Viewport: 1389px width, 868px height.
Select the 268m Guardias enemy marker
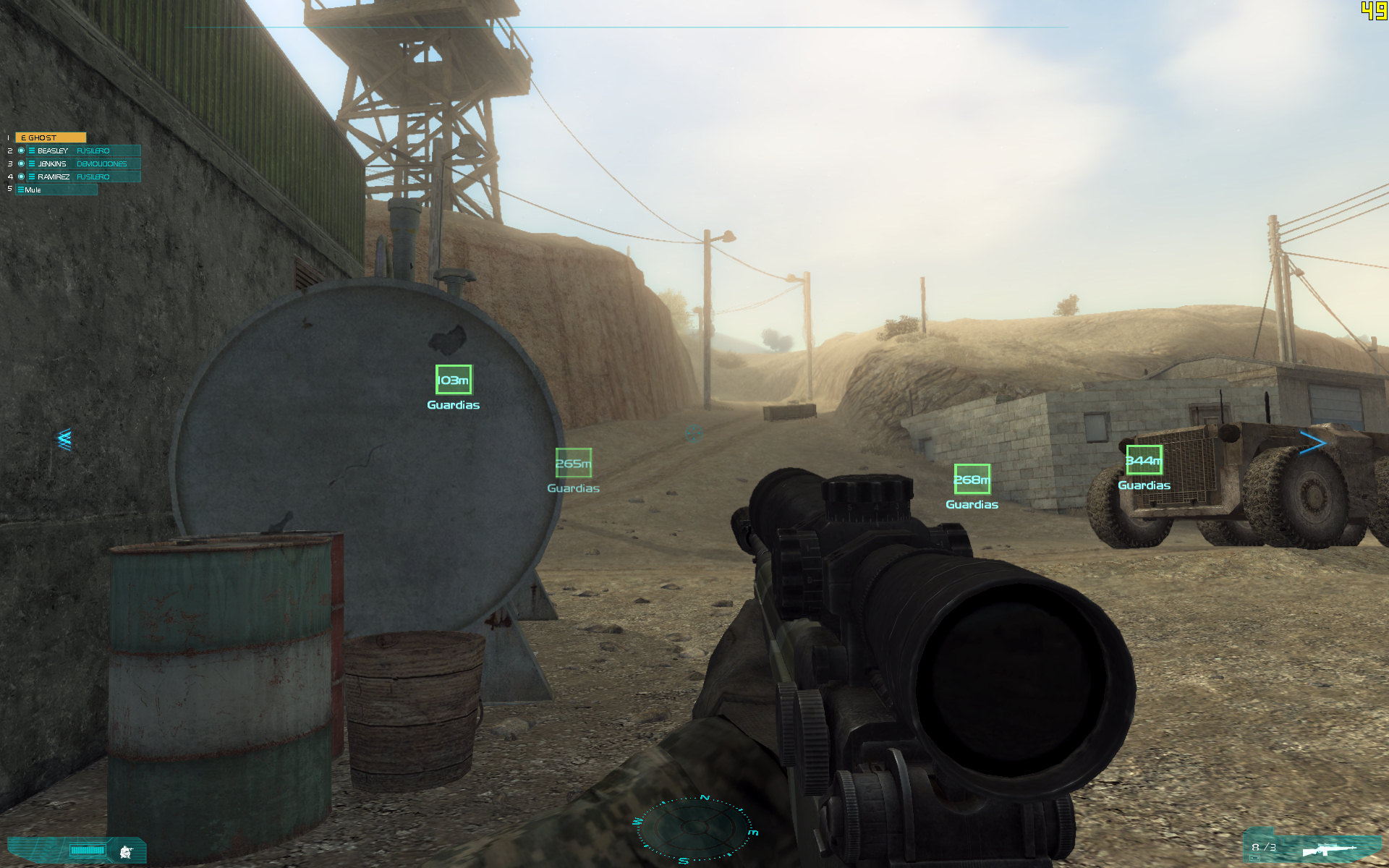coord(972,479)
